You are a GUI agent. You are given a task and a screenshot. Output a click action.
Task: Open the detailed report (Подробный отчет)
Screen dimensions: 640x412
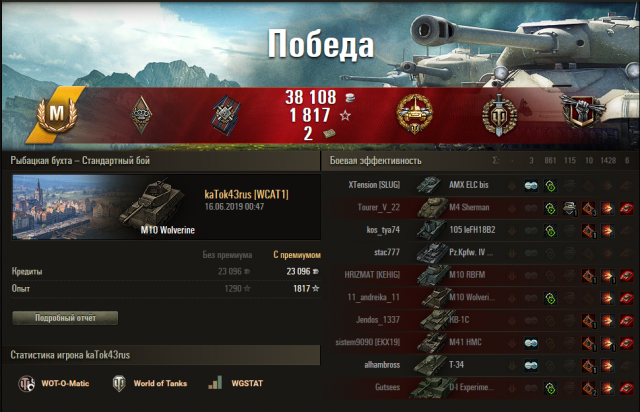tap(65, 318)
